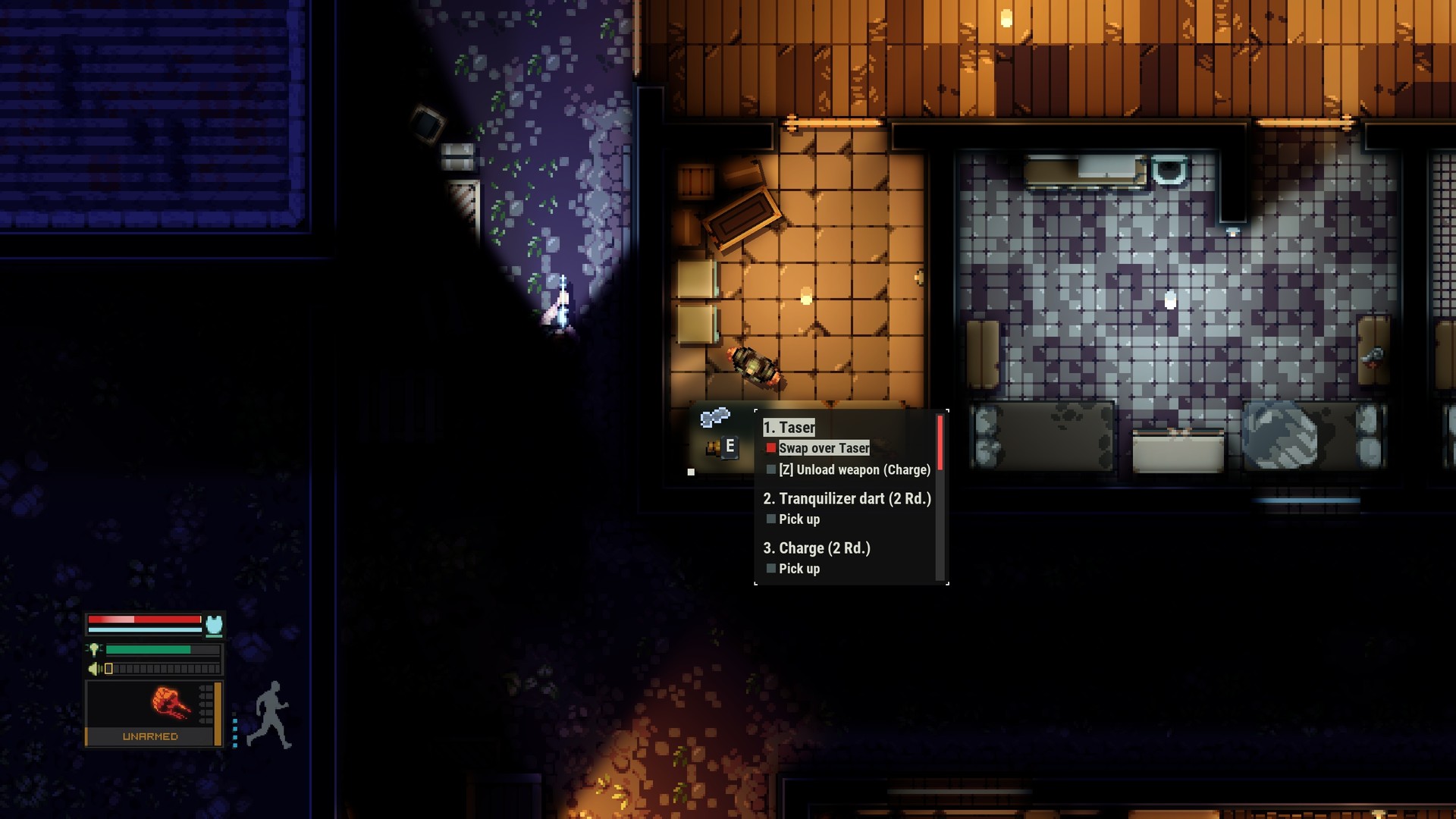This screenshot has height=819, width=1456.
Task: Toggle the highlighted first cell of the noise meter
Action: coord(108,669)
